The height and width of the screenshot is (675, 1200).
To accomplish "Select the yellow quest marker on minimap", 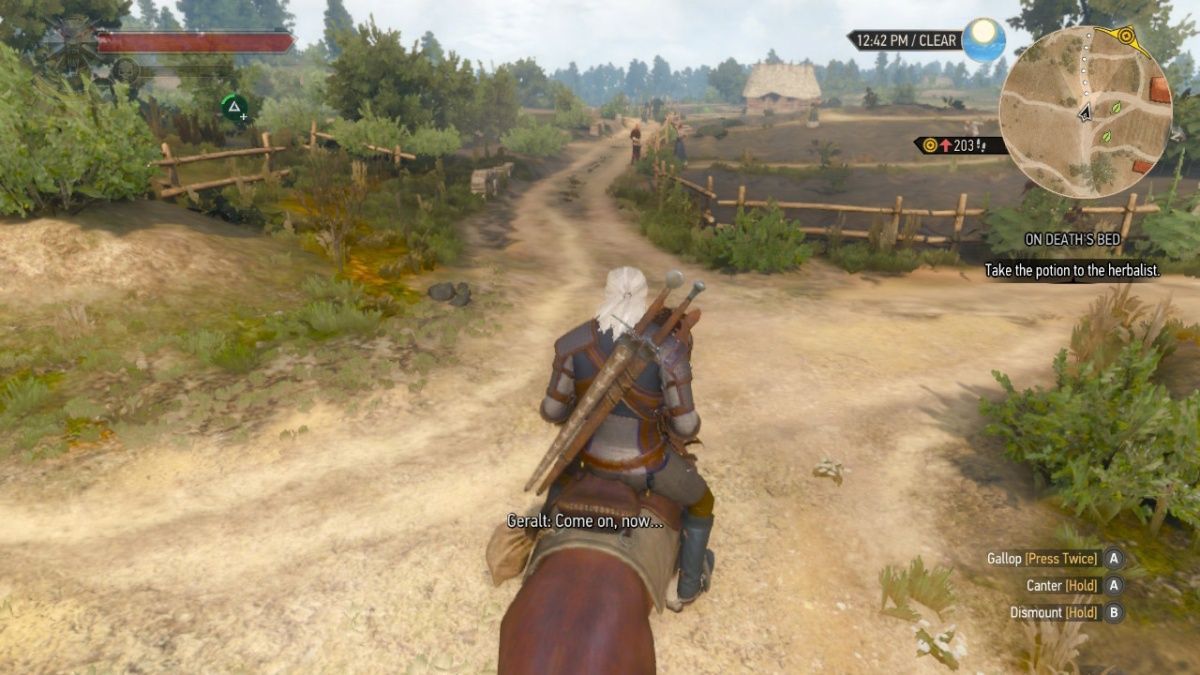I will [x=1127, y=39].
